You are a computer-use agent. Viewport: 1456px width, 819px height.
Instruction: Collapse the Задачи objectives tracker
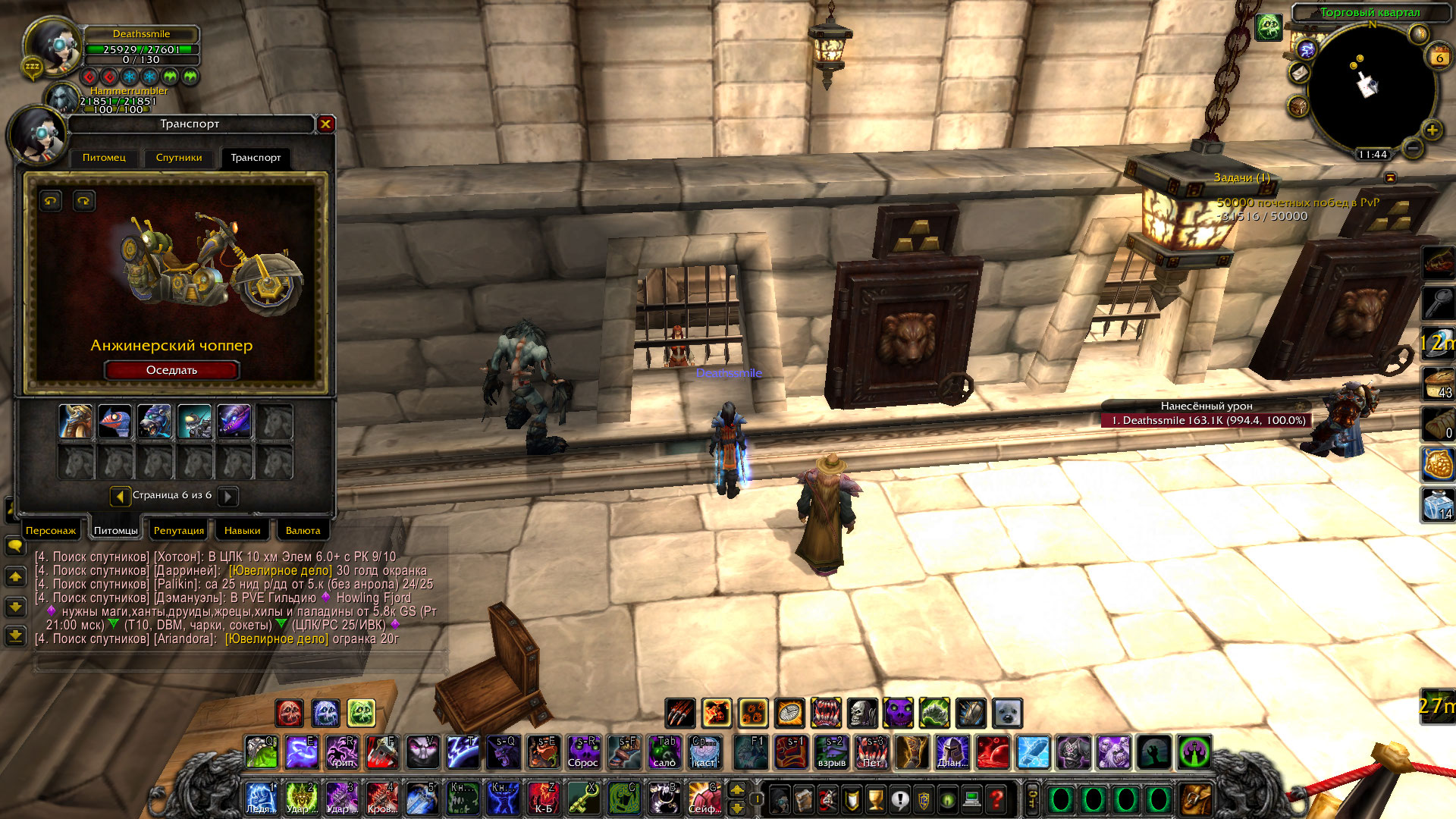1390,177
